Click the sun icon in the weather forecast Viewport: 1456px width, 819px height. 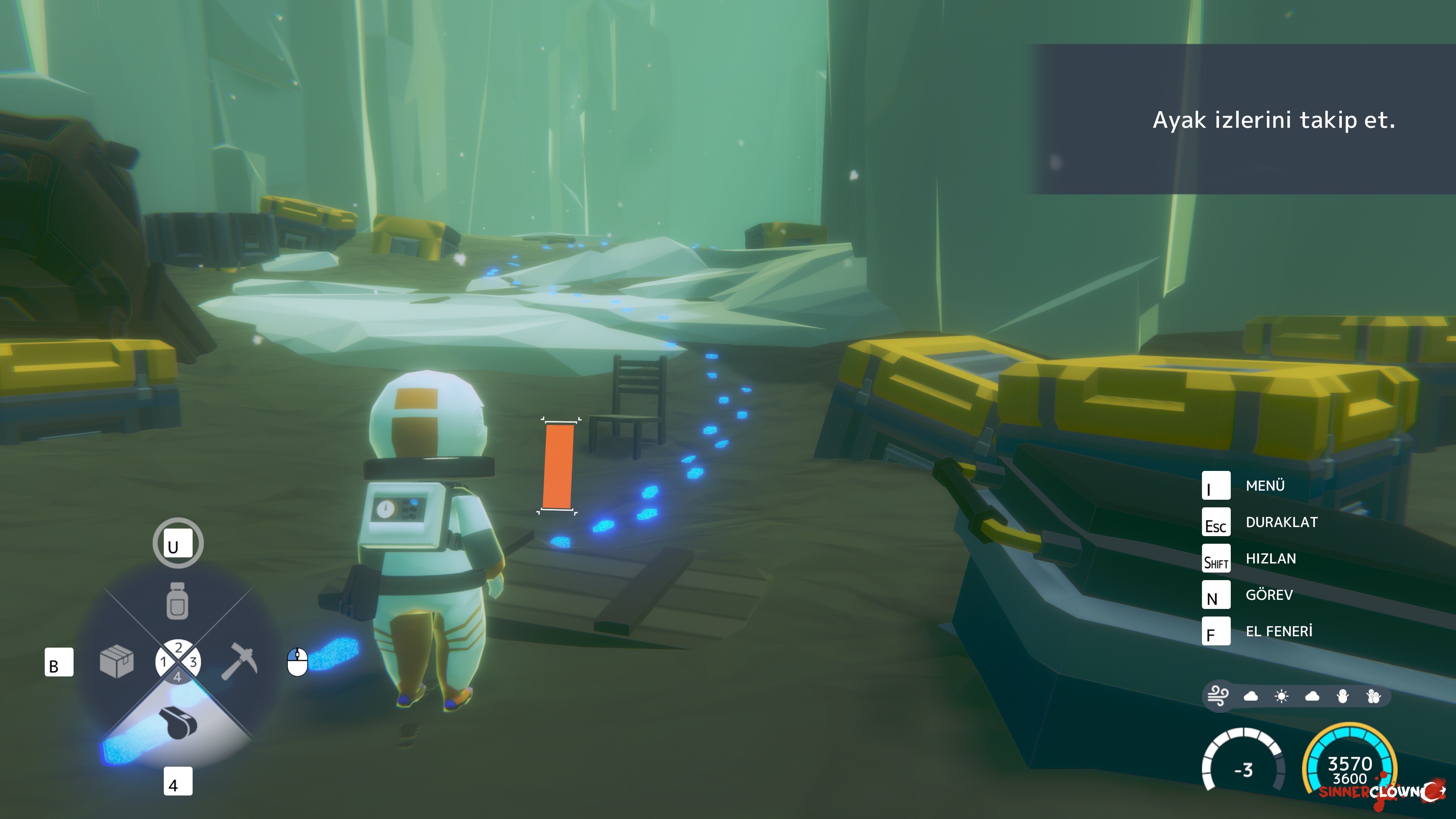click(x=1281, y=697)
